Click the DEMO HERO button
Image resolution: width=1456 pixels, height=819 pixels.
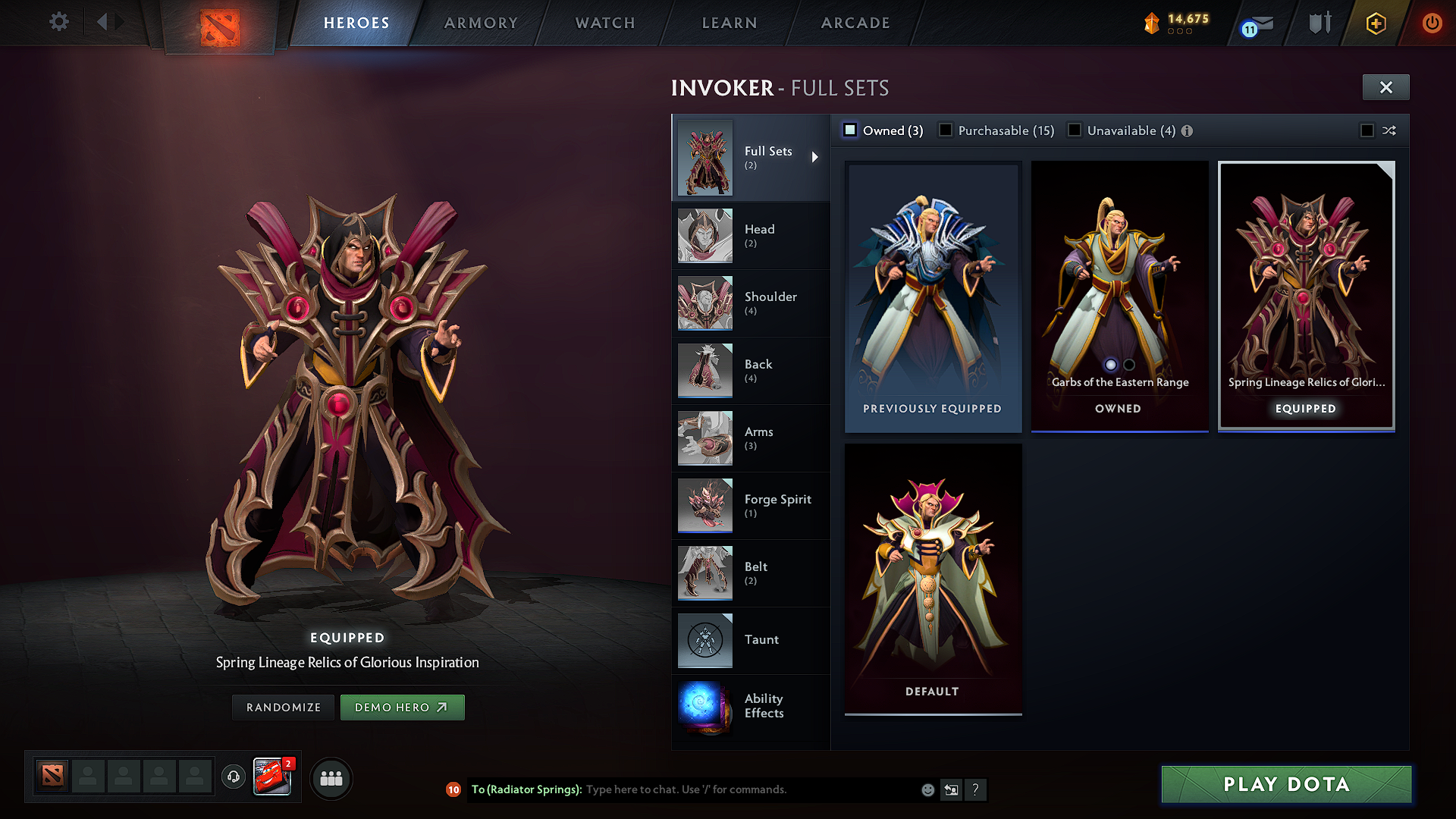tap(403, 707)
